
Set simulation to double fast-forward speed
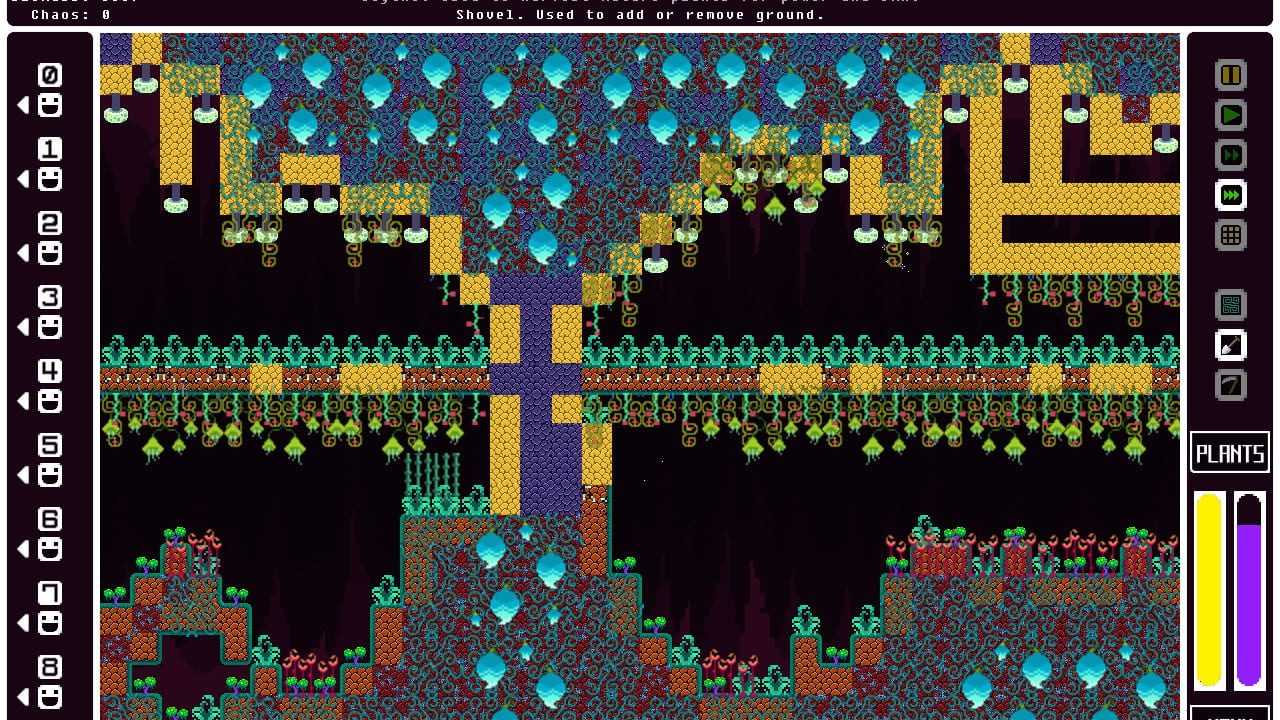pos(1231,155)
